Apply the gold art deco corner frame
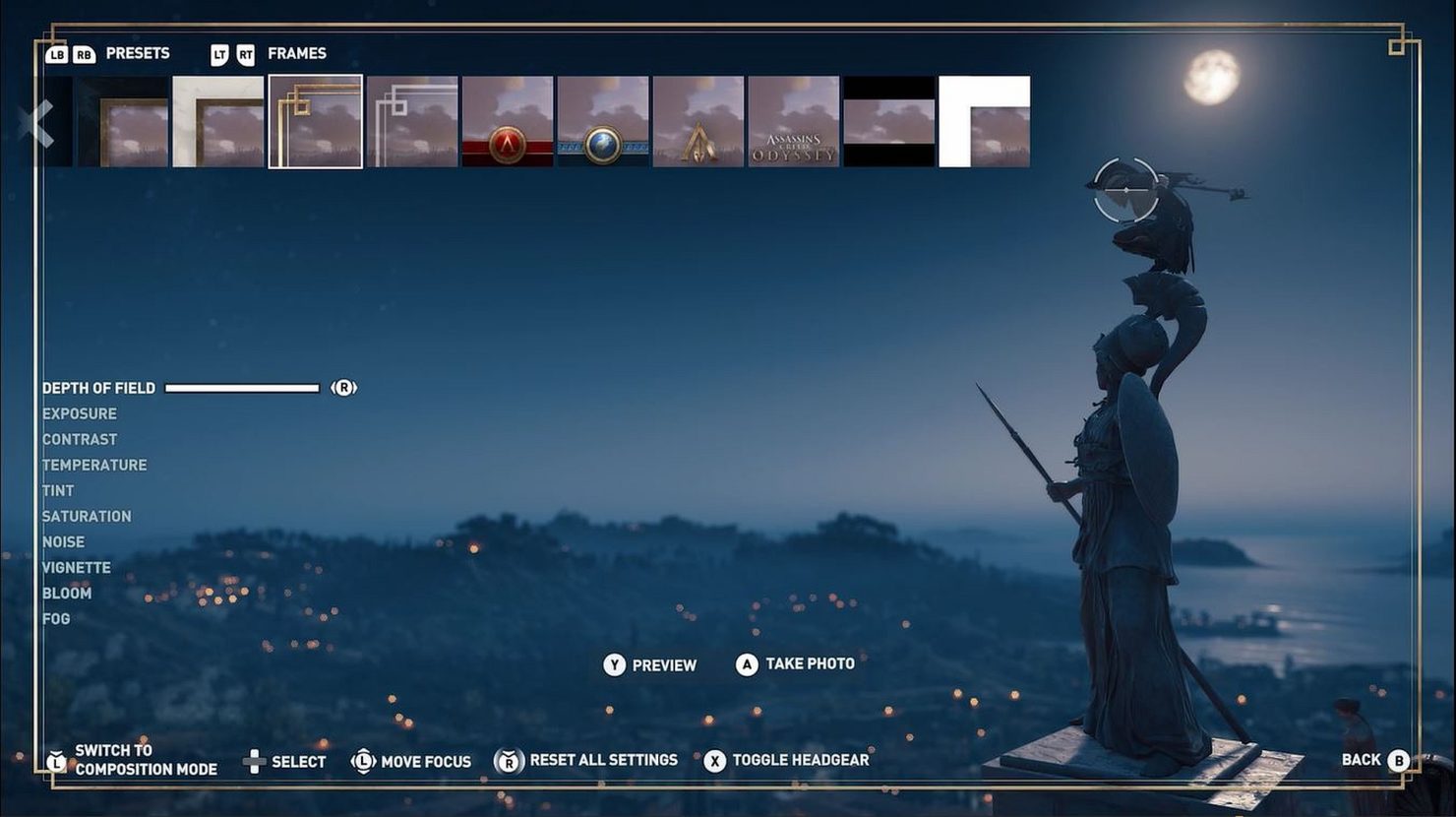The image size is (1456, 817). (x=315, y=121)
